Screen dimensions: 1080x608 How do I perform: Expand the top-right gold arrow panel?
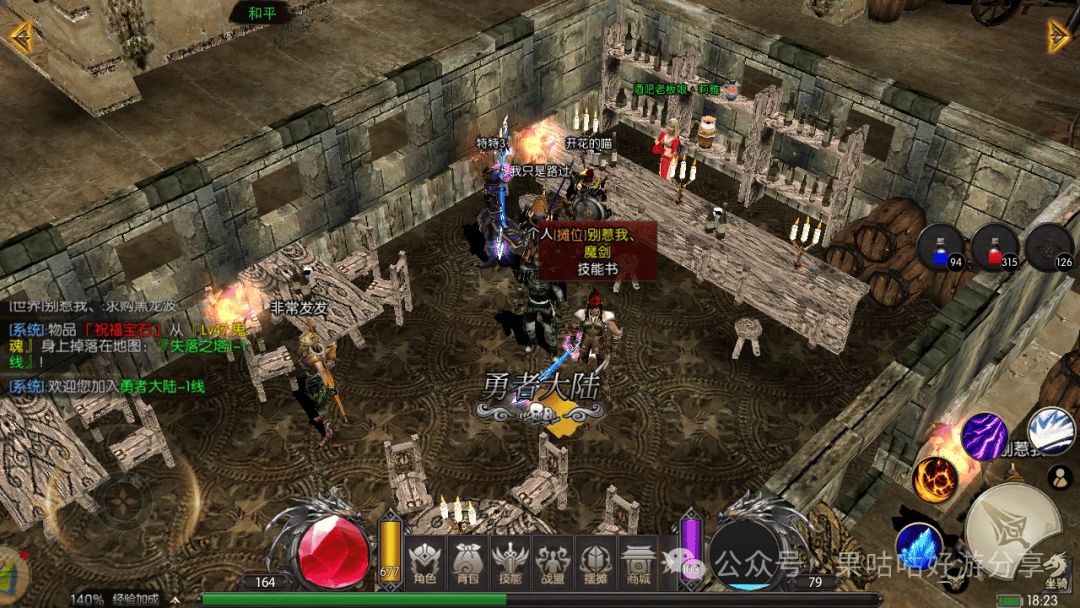1058,36
